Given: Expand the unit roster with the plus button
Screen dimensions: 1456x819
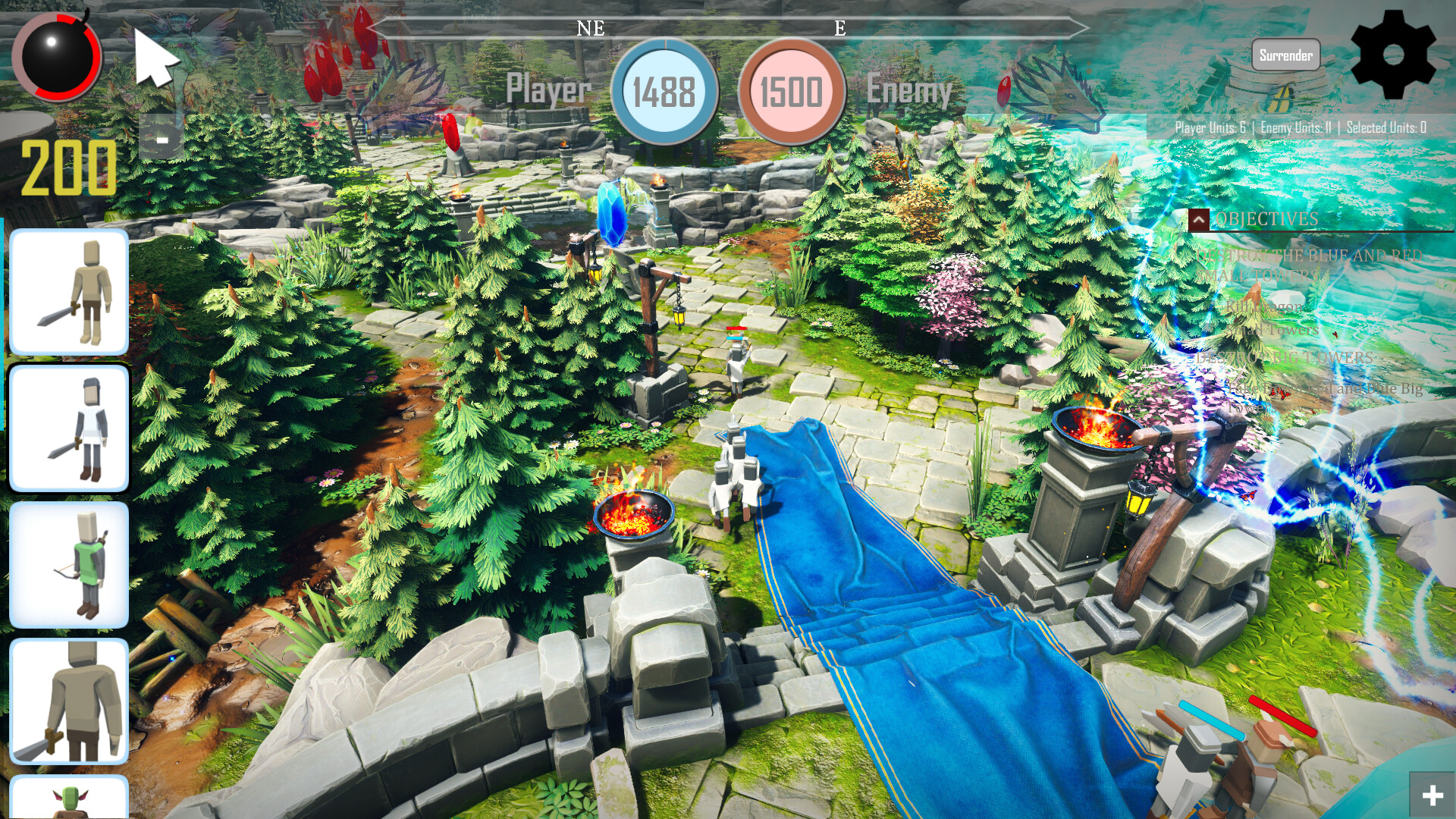Looking at the screenshot, I should 1434,795.
